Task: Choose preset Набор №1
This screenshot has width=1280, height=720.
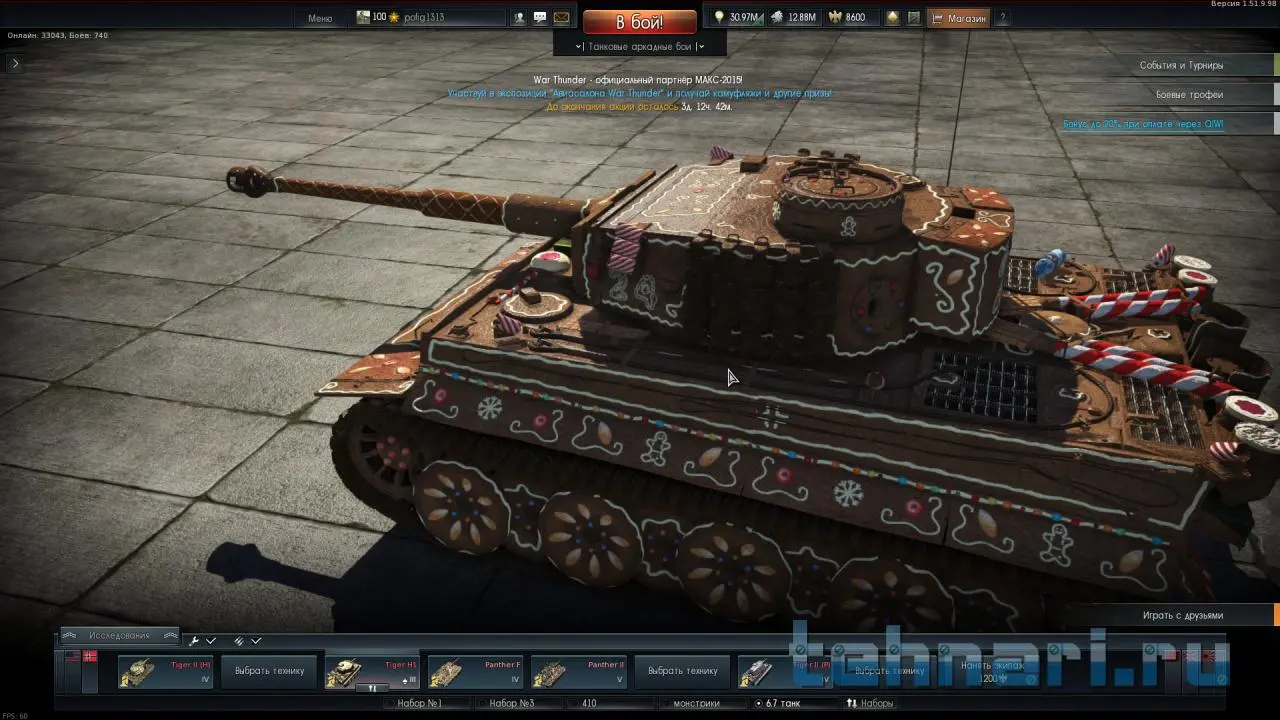Action: [420, 703]
